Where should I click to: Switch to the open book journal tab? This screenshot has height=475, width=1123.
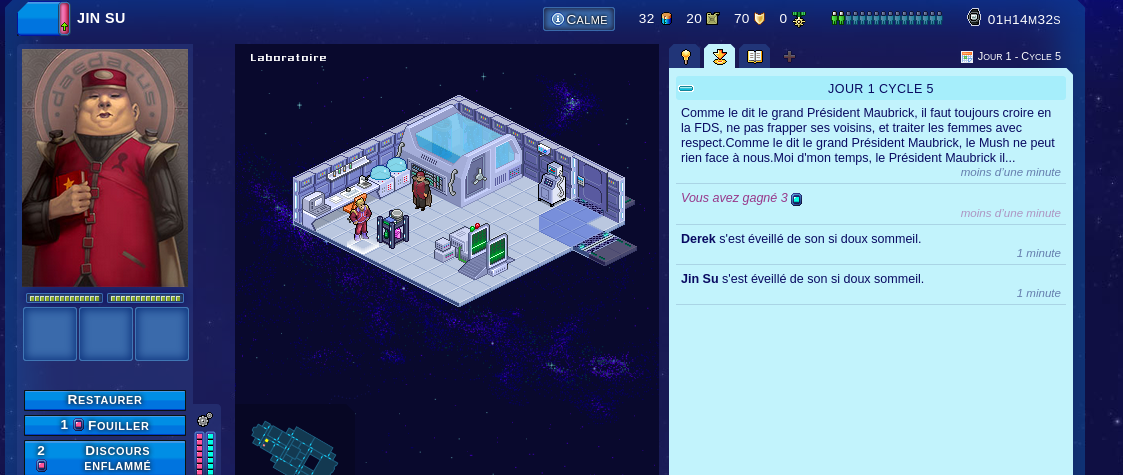click(x=754, y=57)
